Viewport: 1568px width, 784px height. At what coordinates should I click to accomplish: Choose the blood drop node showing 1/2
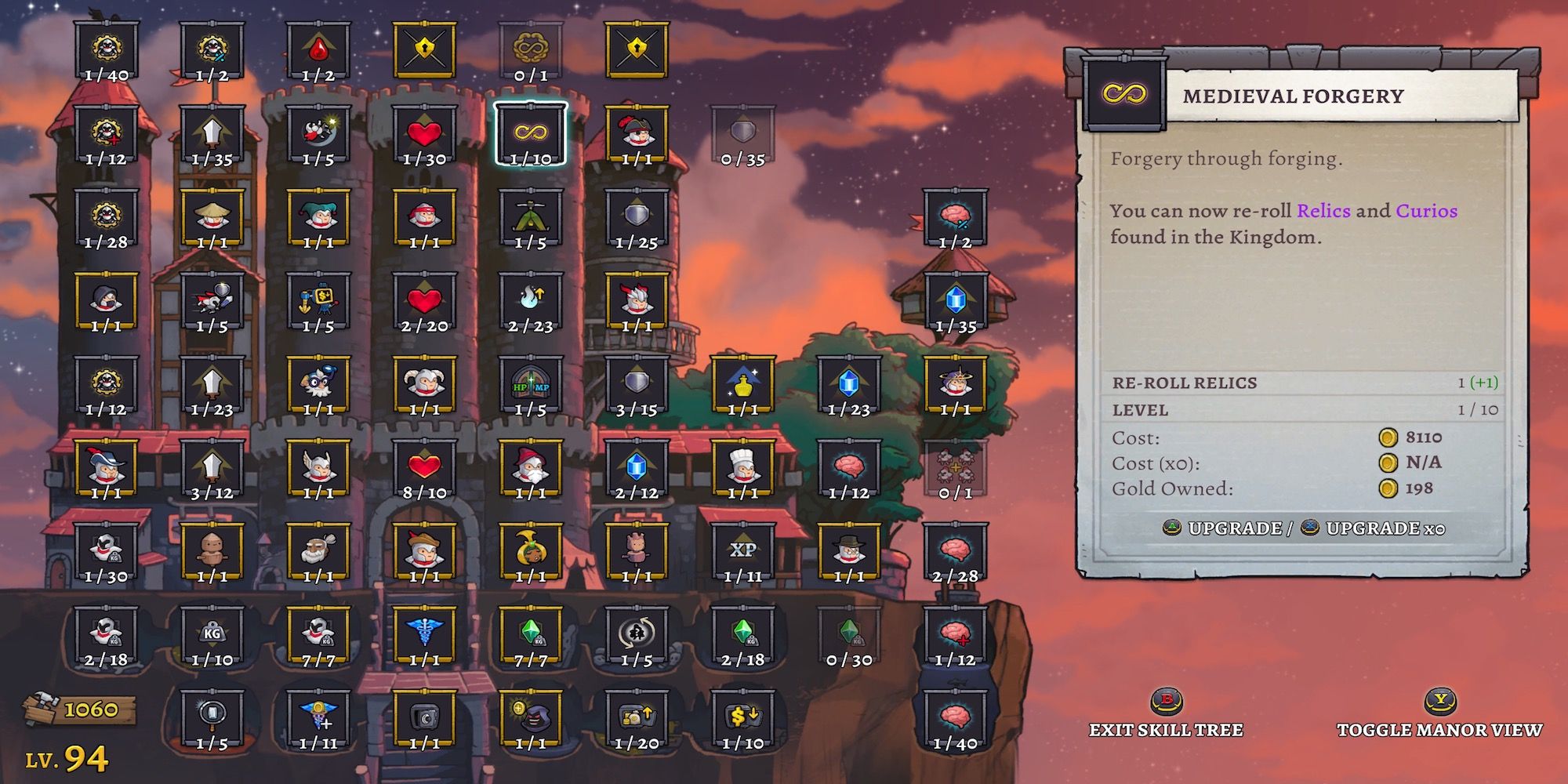point(318,50)
